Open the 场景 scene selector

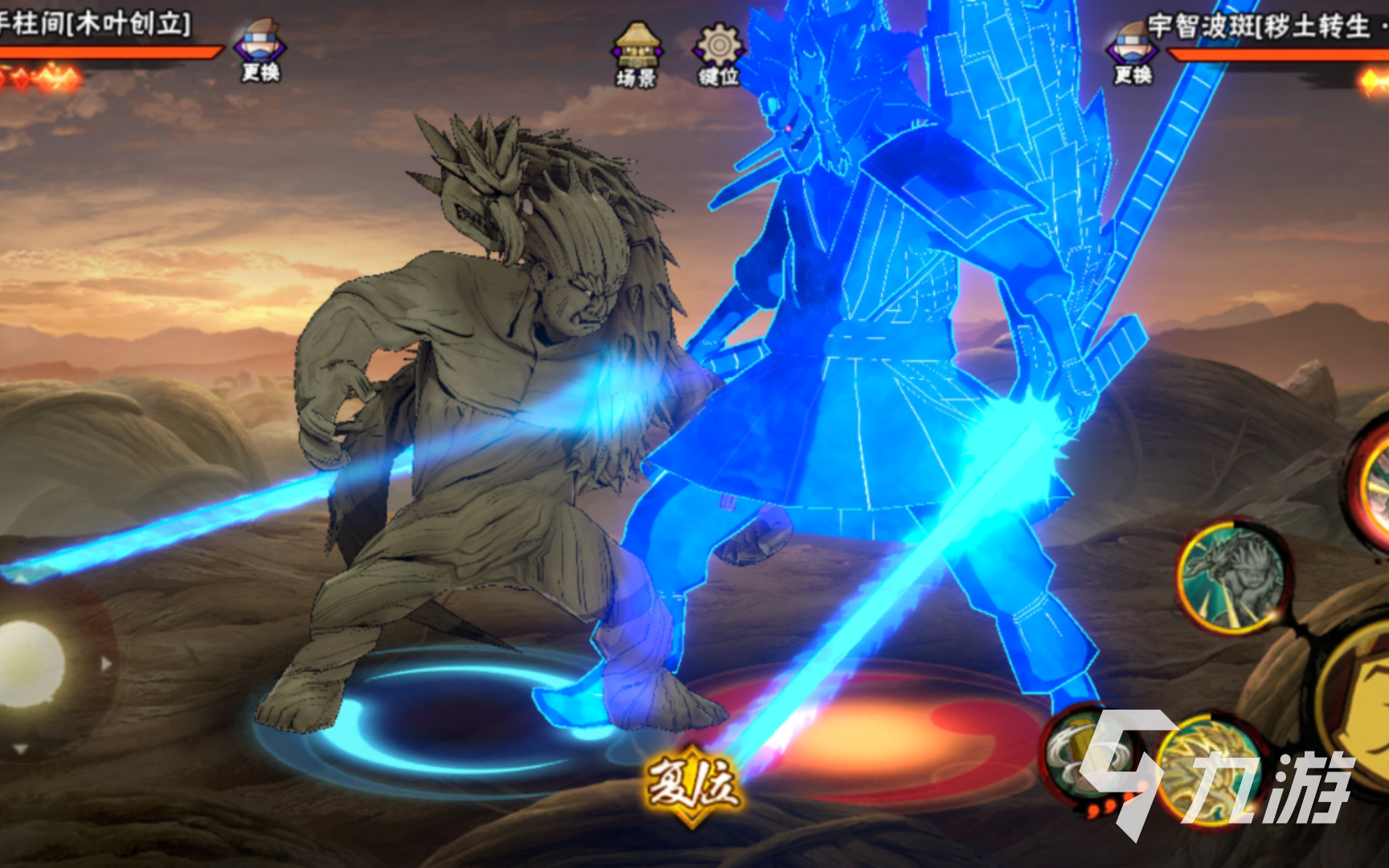[x=637, y=55]
